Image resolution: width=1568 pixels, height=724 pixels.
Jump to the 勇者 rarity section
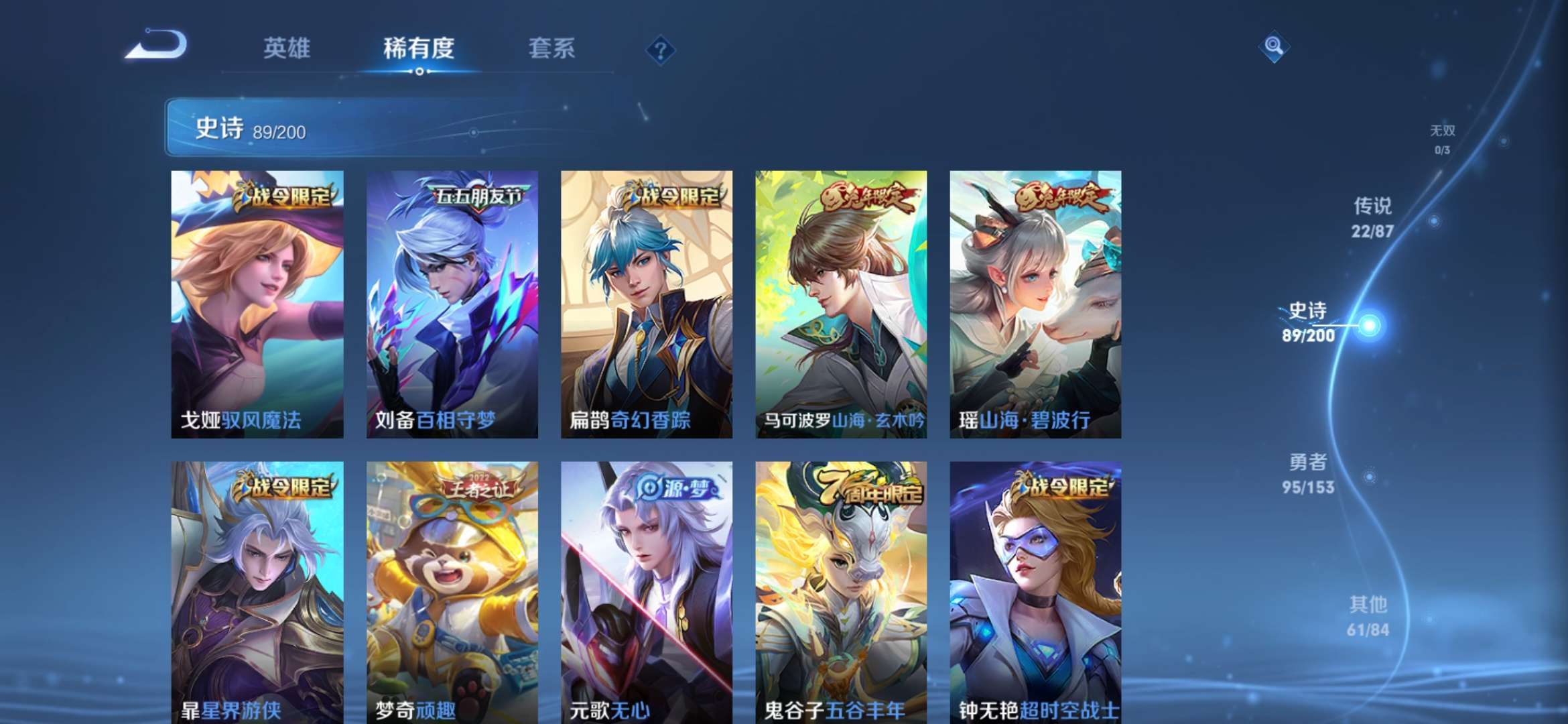(x=1308, y=473)
